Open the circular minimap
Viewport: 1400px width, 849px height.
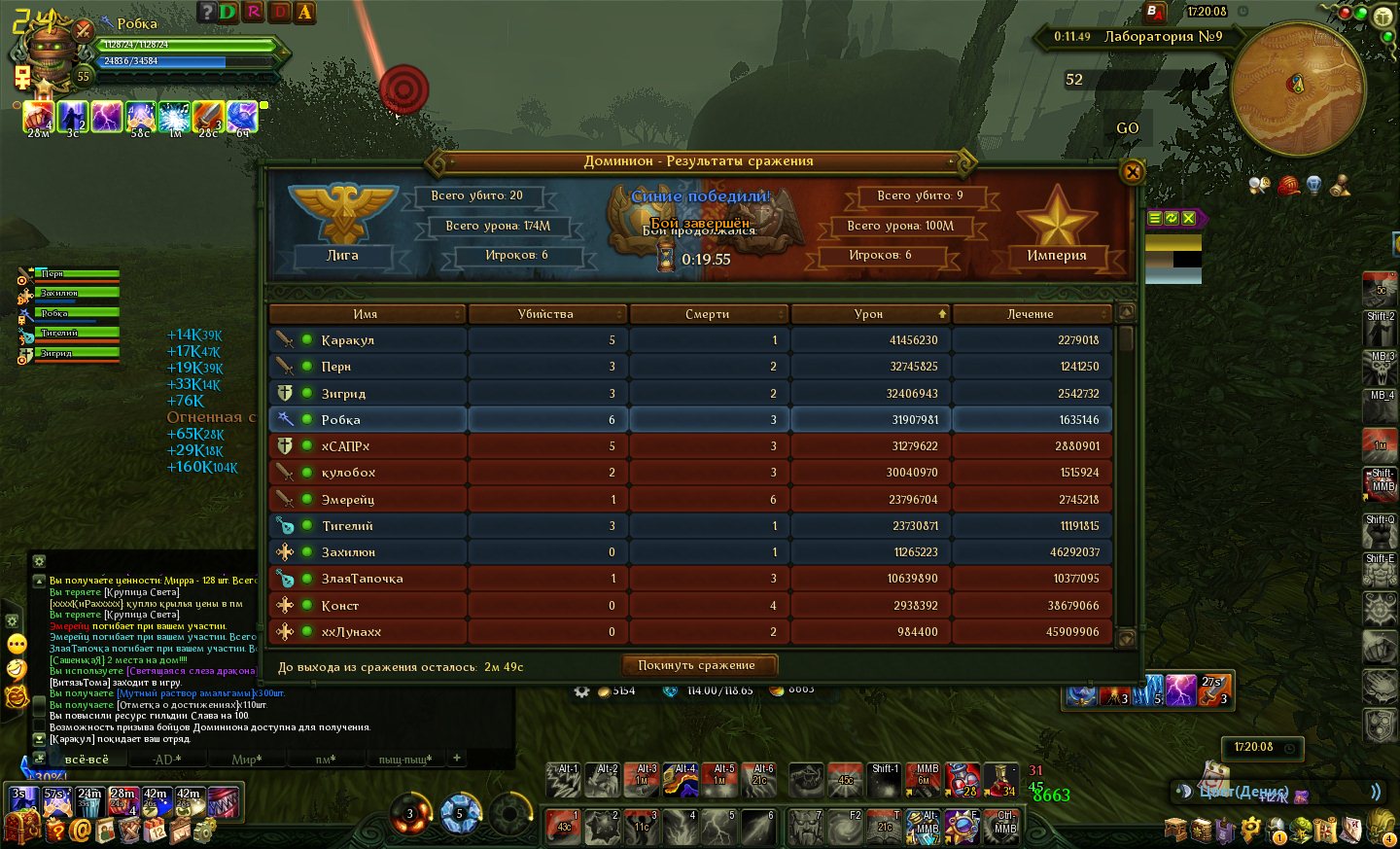pyautogui.click(x=1297, y=88)
